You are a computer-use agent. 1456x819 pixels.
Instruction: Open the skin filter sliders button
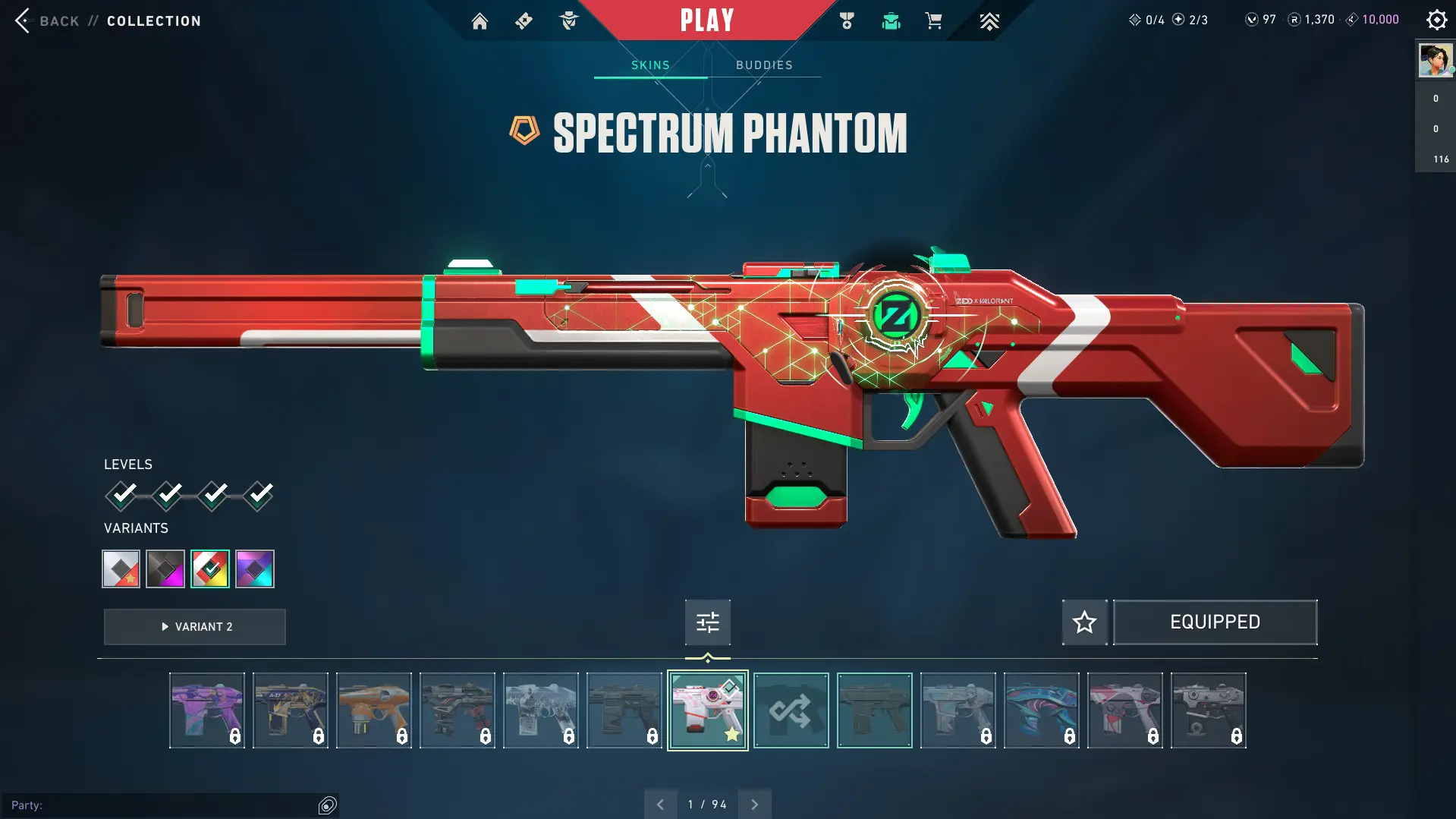[x=707, y=622]
